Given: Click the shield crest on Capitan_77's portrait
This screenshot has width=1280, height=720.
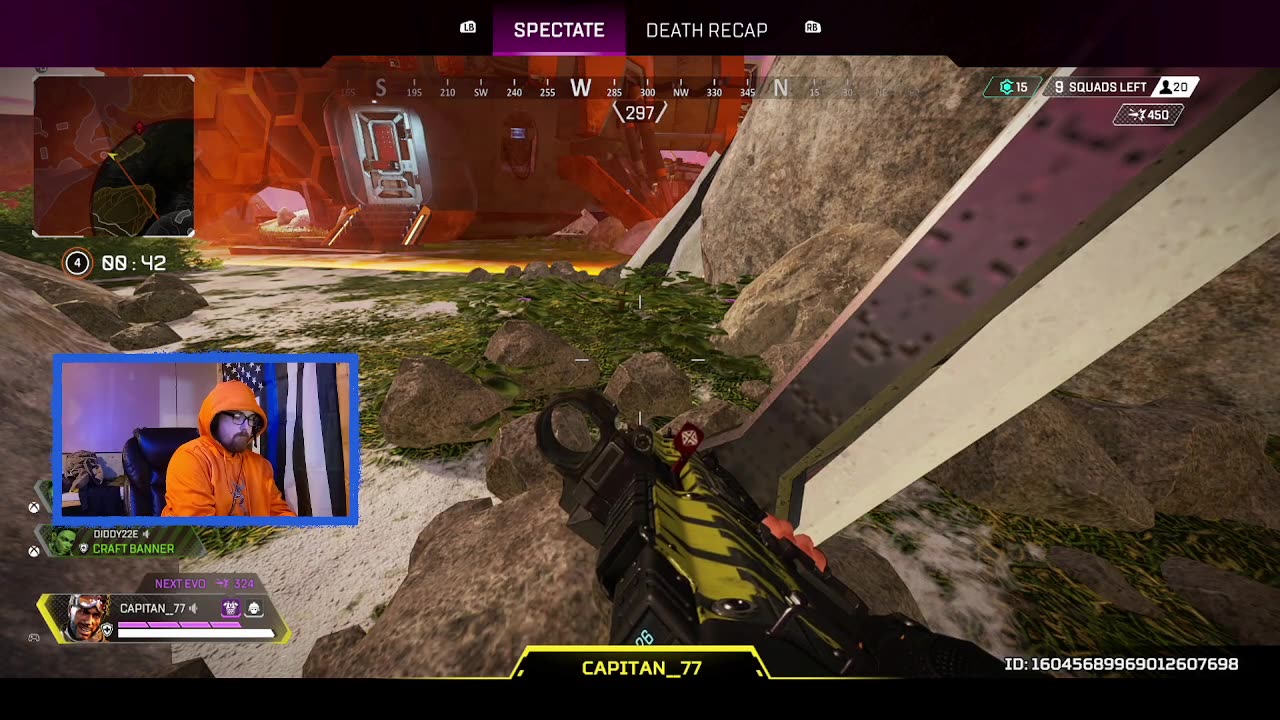Looking at the screenshot, I should pos(107,629).
